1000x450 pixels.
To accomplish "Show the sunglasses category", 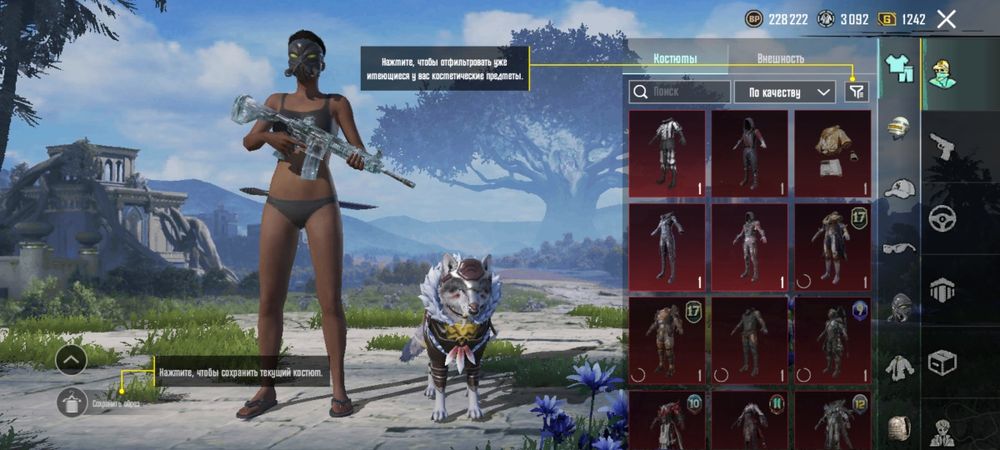I will click(900, 247).
